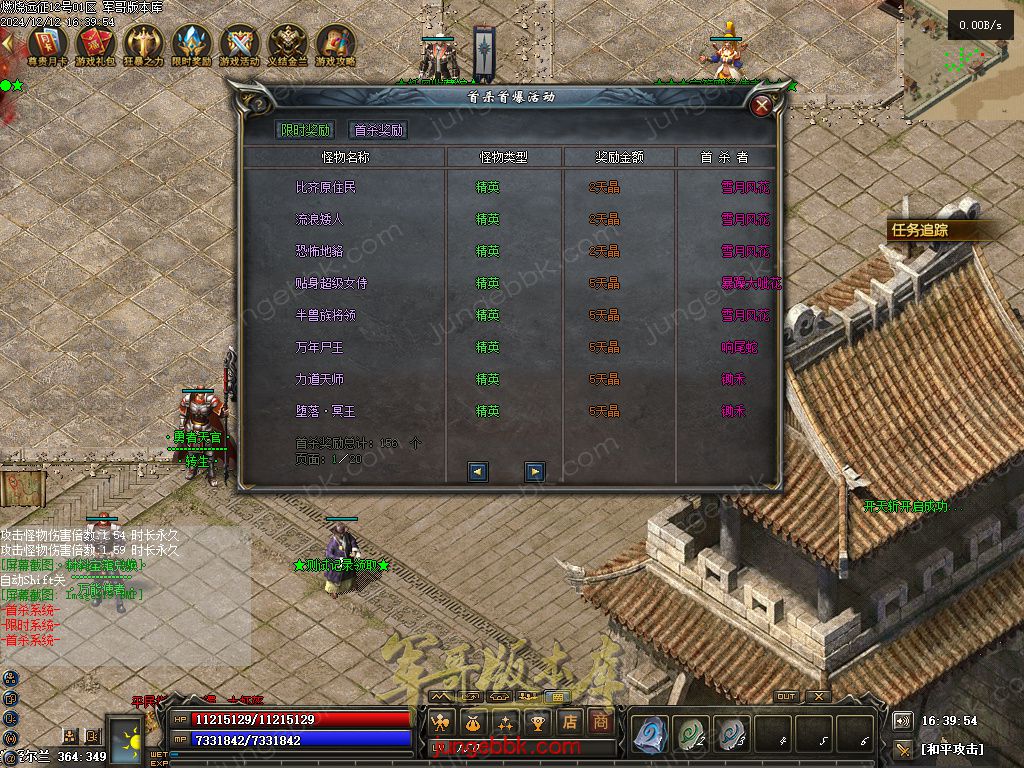This screenshot has width=1024, height=768.
Task: Open the help question mark button
Action: coord(258,103)
